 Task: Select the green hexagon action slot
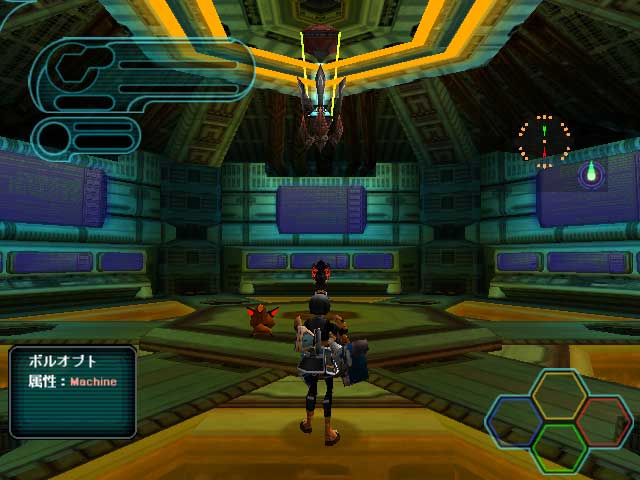tap(559, 448)
